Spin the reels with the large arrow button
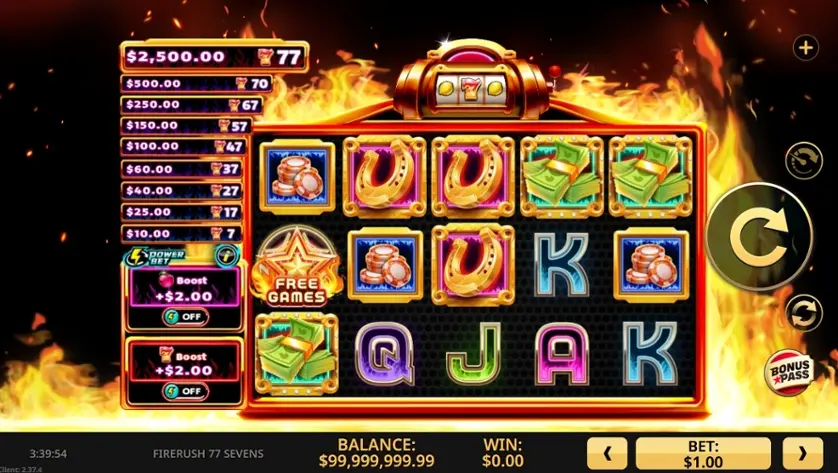Image resolution: width=838 pixels, height=473 pixels. coord(775,236)
